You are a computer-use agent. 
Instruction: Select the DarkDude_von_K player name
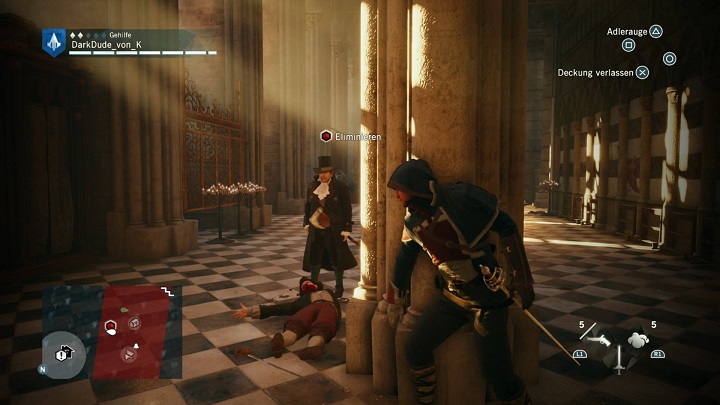(x=108, y=45)
